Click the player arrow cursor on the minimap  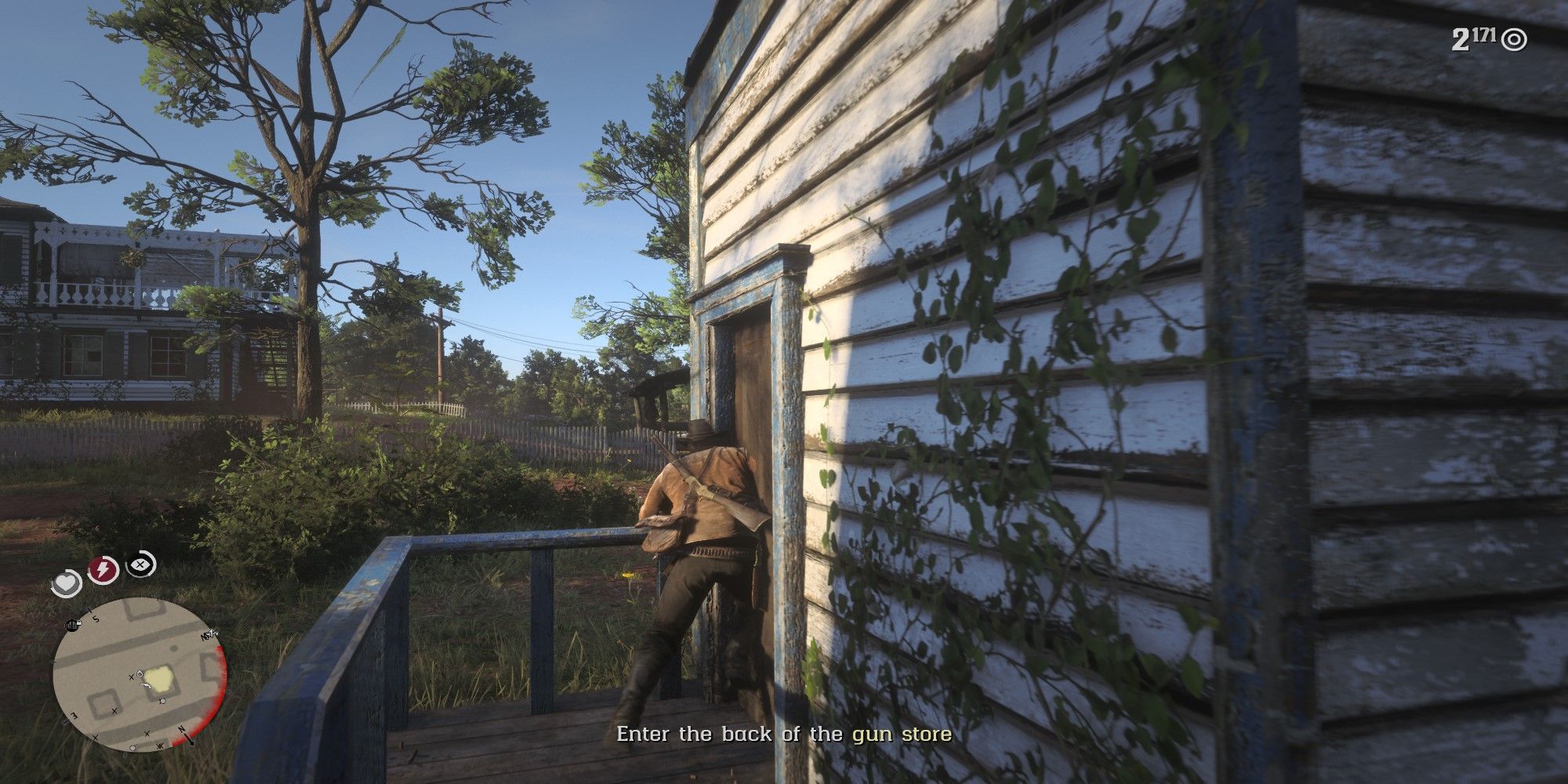click(146, 684)
